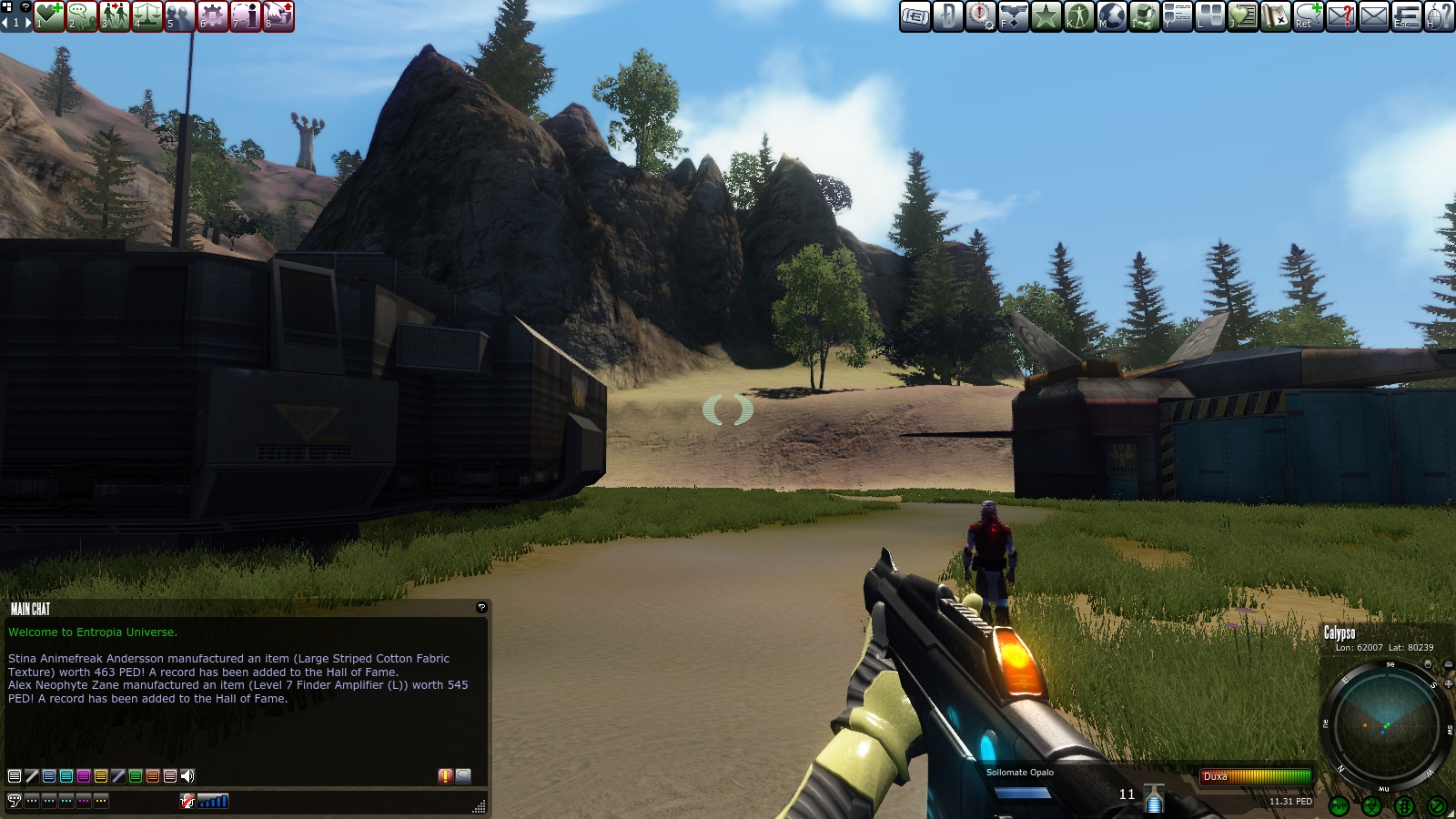Select the first dotted chat tab
1456x819 pixels.
33,802
